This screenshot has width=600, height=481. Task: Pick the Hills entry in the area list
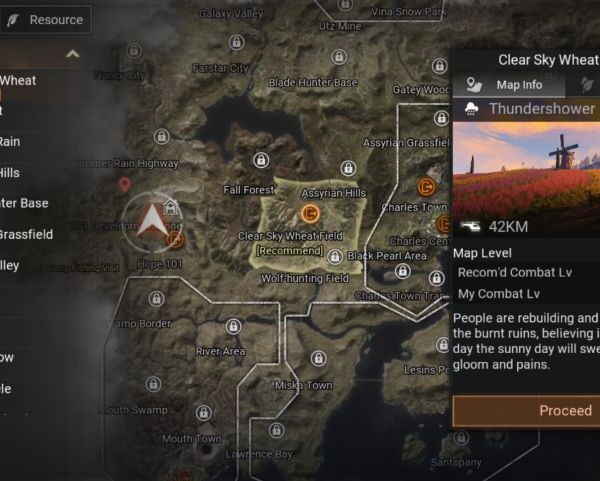pos(10,172)
